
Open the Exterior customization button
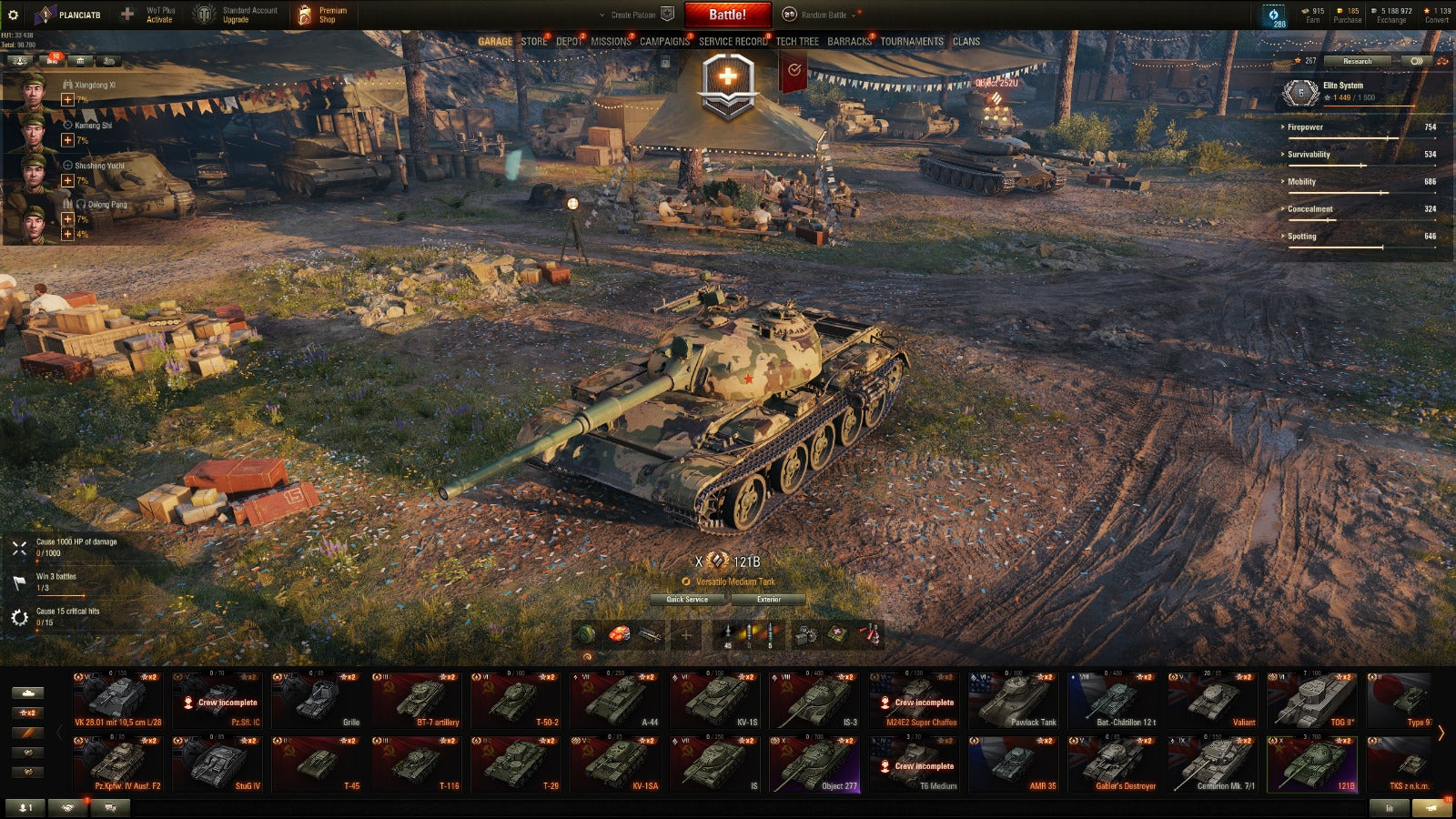point(769,600)
